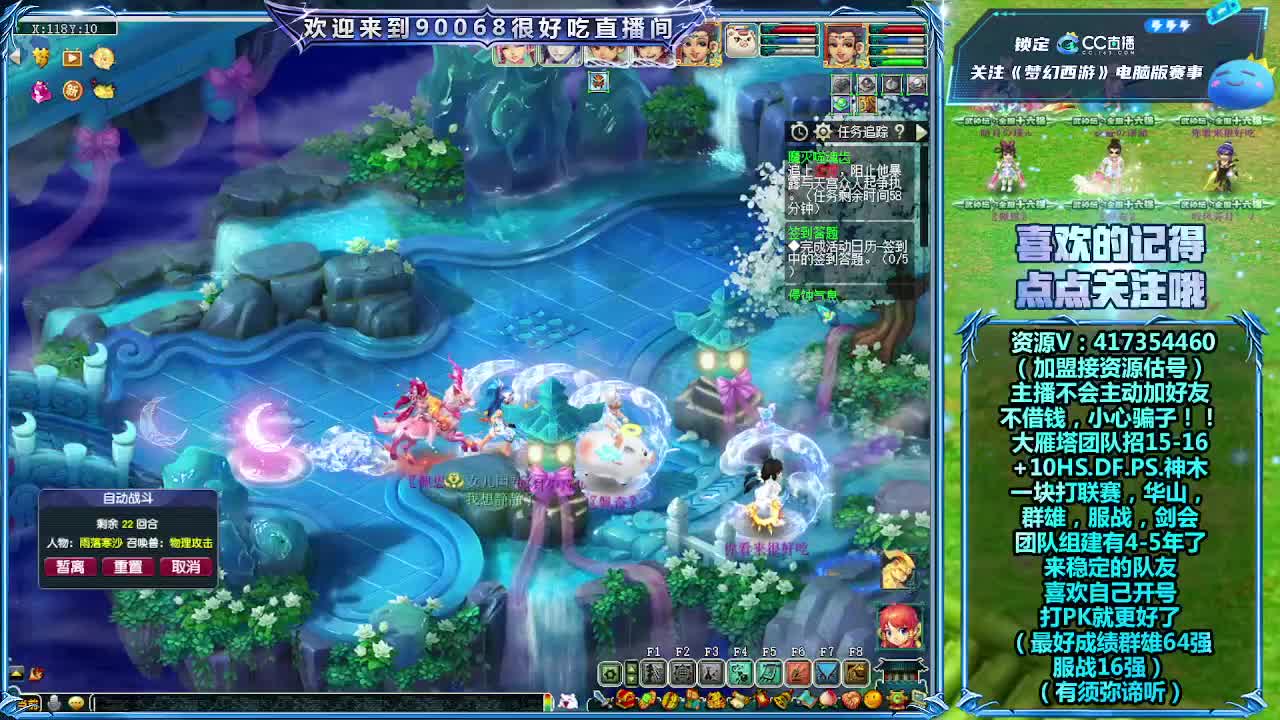Click the back arrow at top-left to collapse menu
1280x720 pixels.
(x=15, y=57)
